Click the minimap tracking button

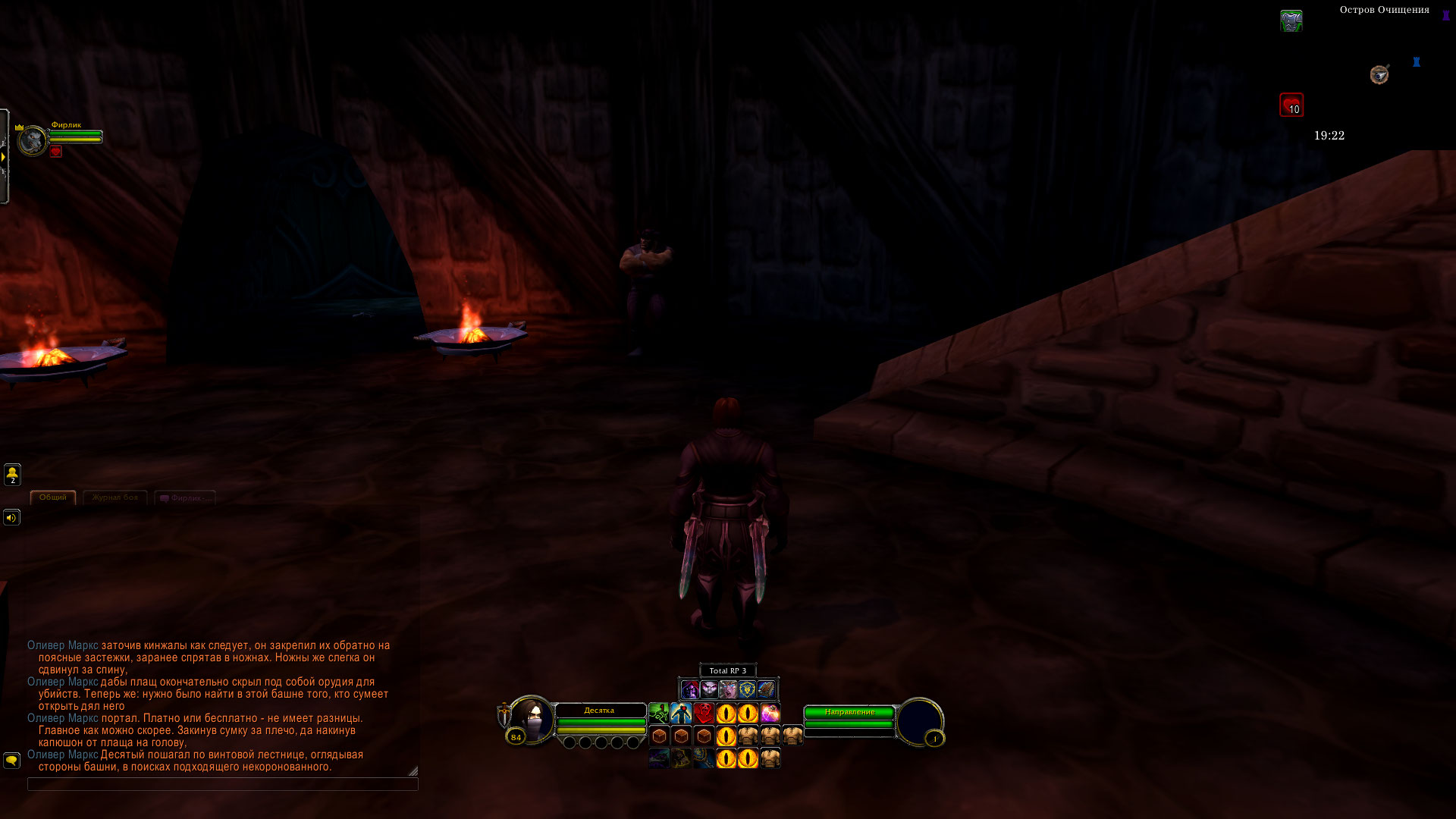coord(1379,74)
